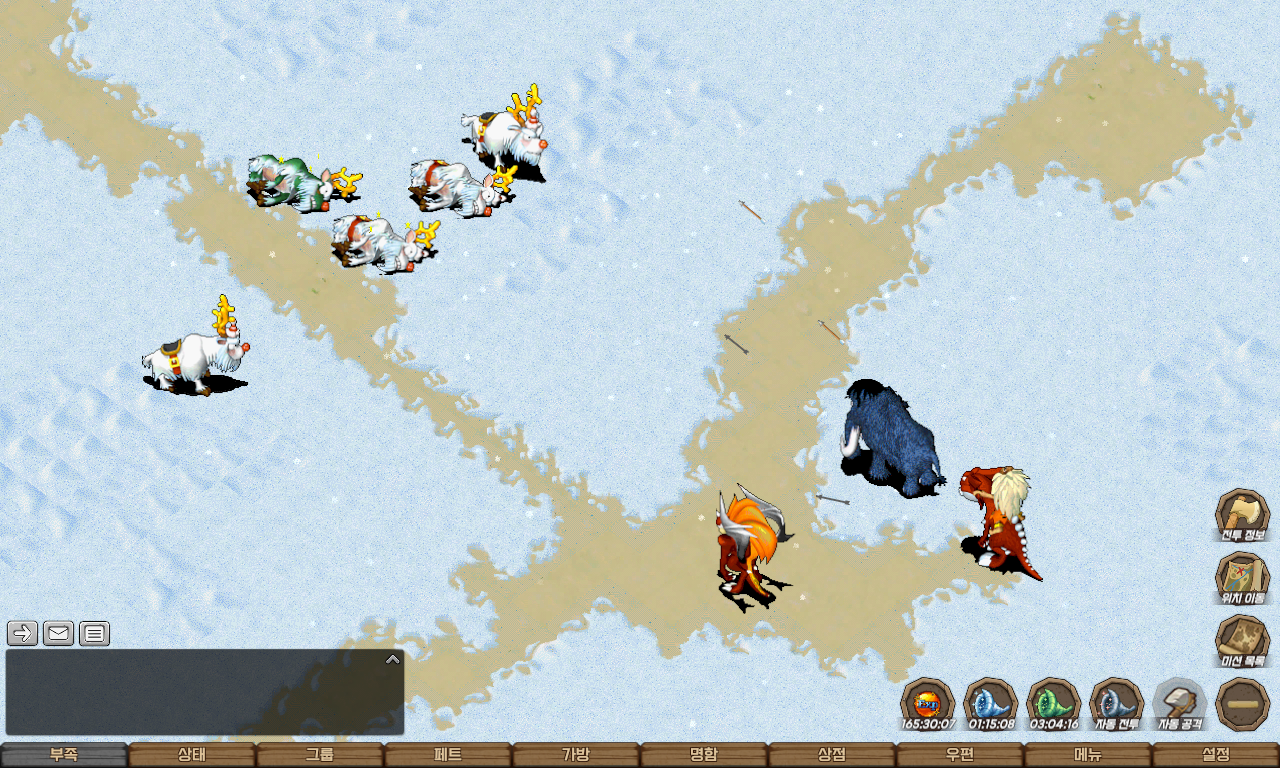Open the 부족 (tribe) menu
Image resolution: width=1280 pixels, height=768 pixels.
[64, 755]
